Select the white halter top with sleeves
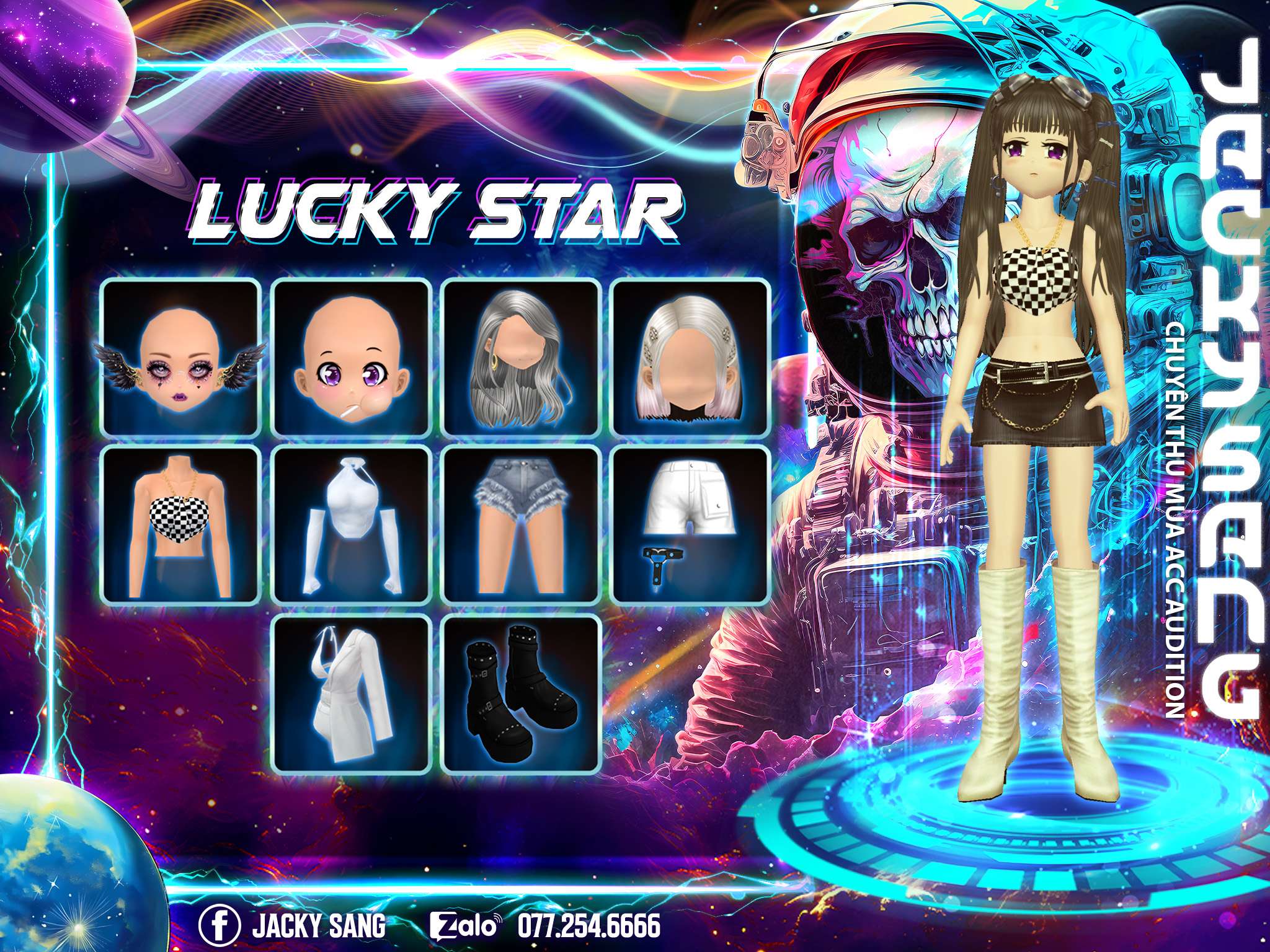Image resolution: width=1270 pixels, height=952 pixels. pyautogui.click(x=352, y=525)
